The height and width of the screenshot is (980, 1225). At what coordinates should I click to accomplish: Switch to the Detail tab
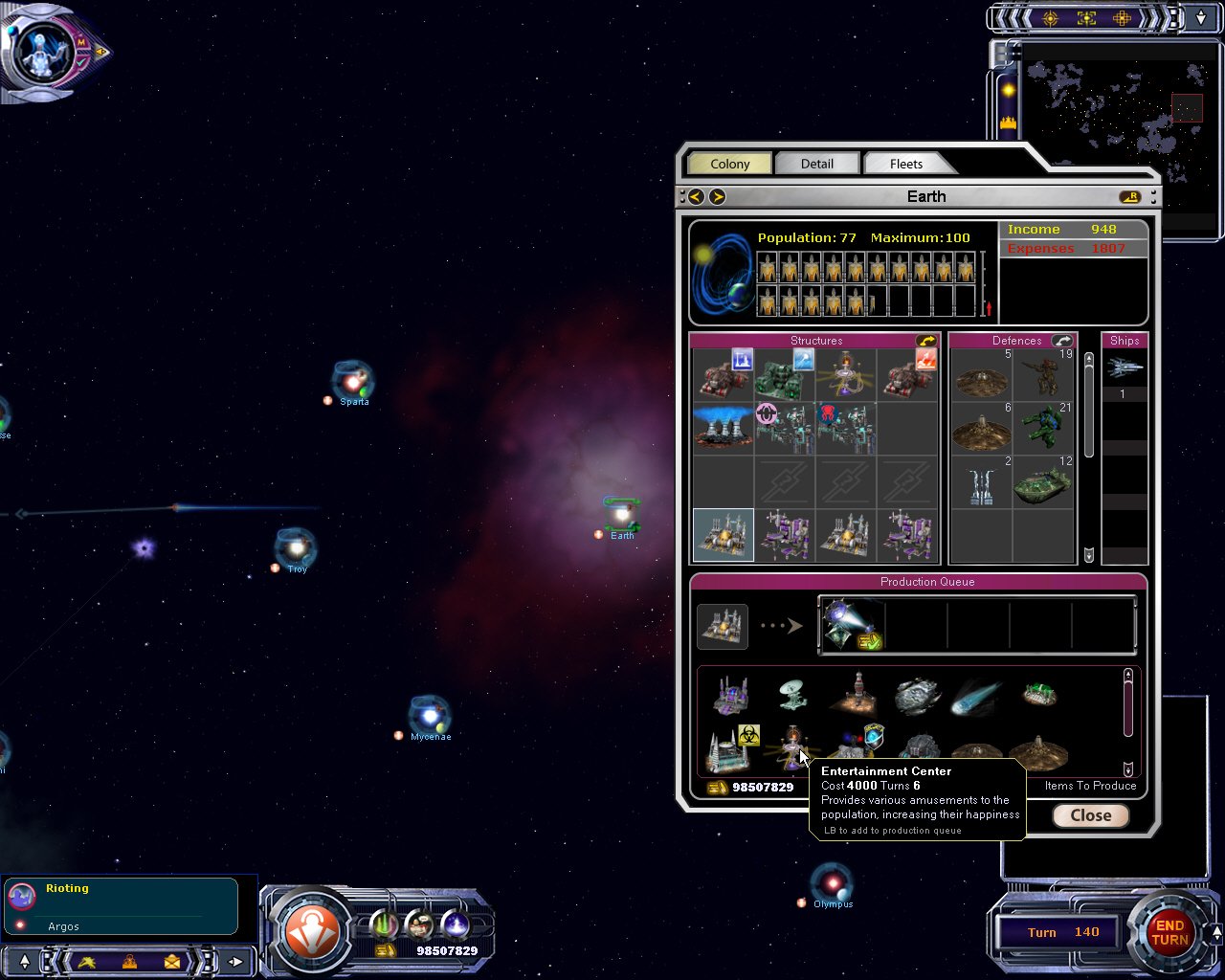816,164
